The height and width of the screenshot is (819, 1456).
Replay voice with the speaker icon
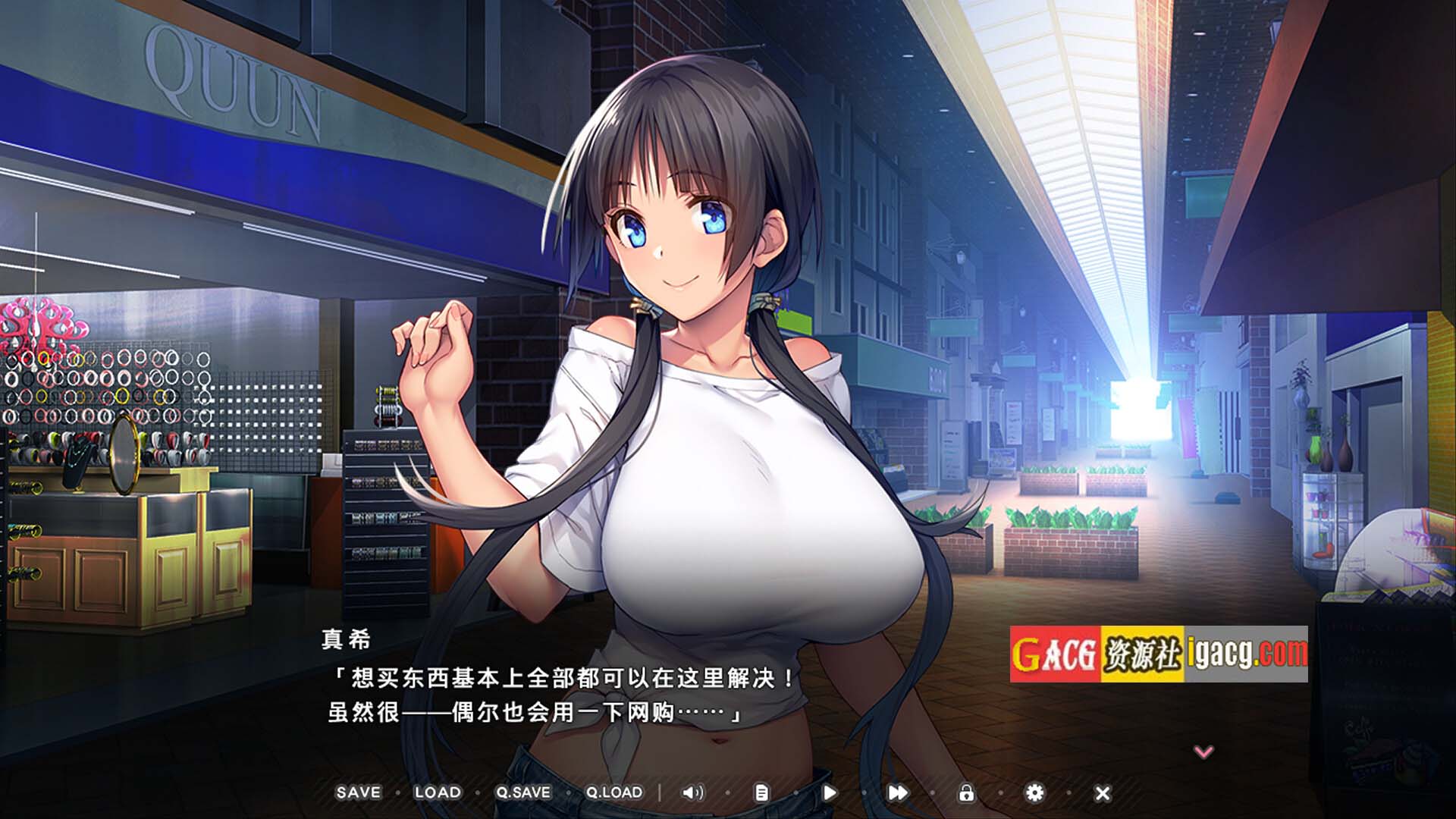click(692, 792)
